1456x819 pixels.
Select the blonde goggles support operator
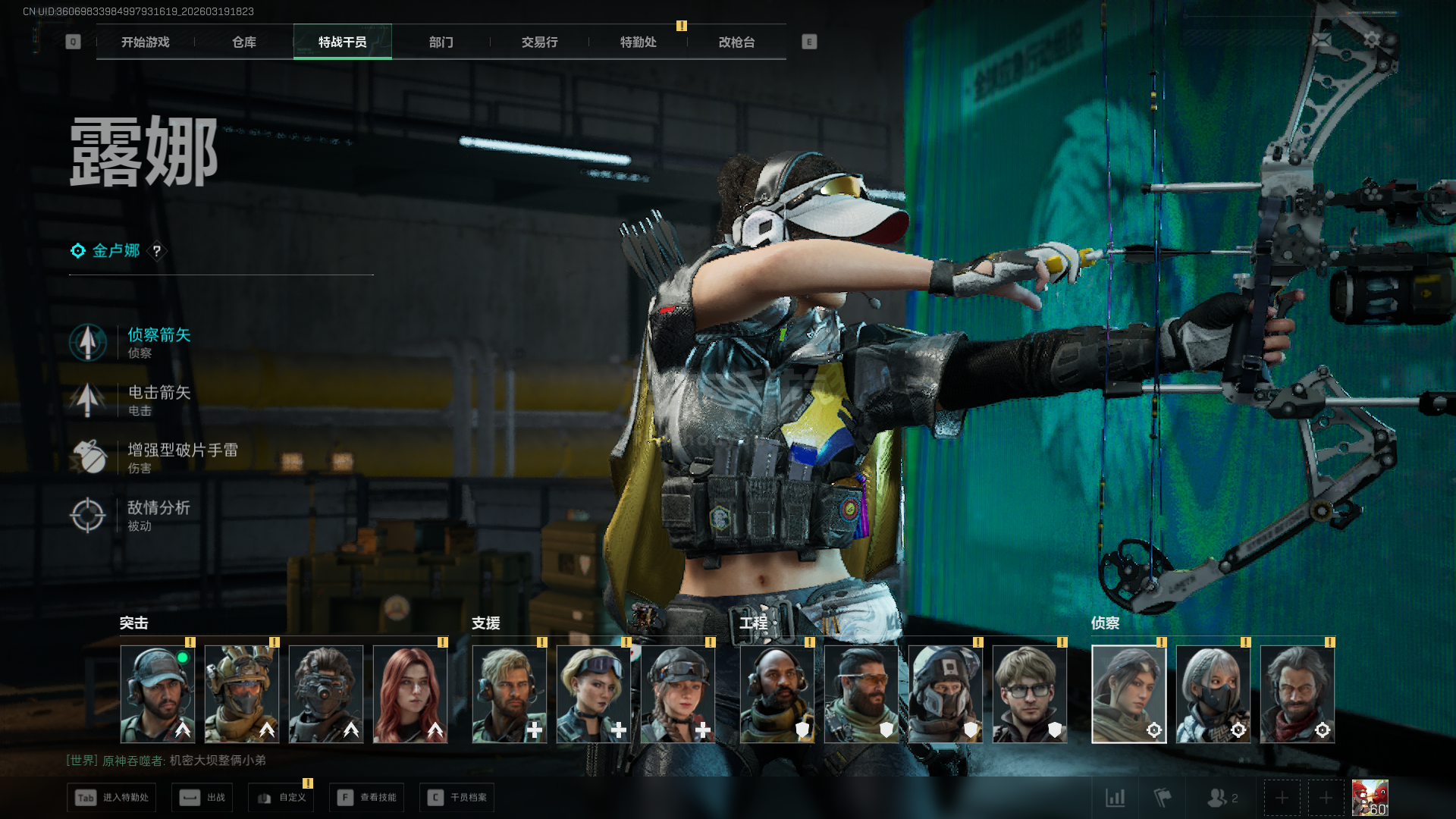(594, 694)
